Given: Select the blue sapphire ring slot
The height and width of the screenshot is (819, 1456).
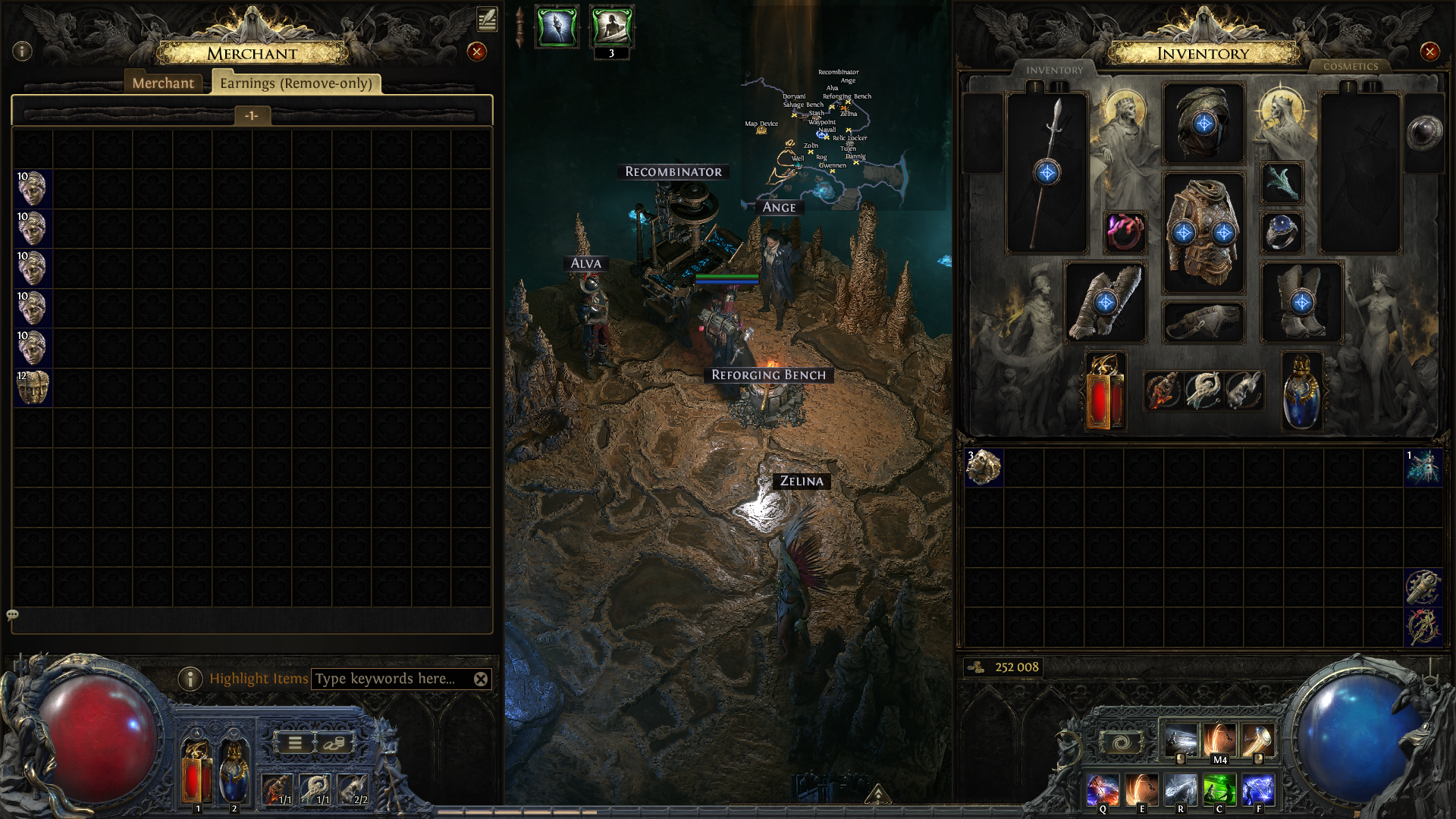Looking at the screenshot, I should pos(1282,232).
